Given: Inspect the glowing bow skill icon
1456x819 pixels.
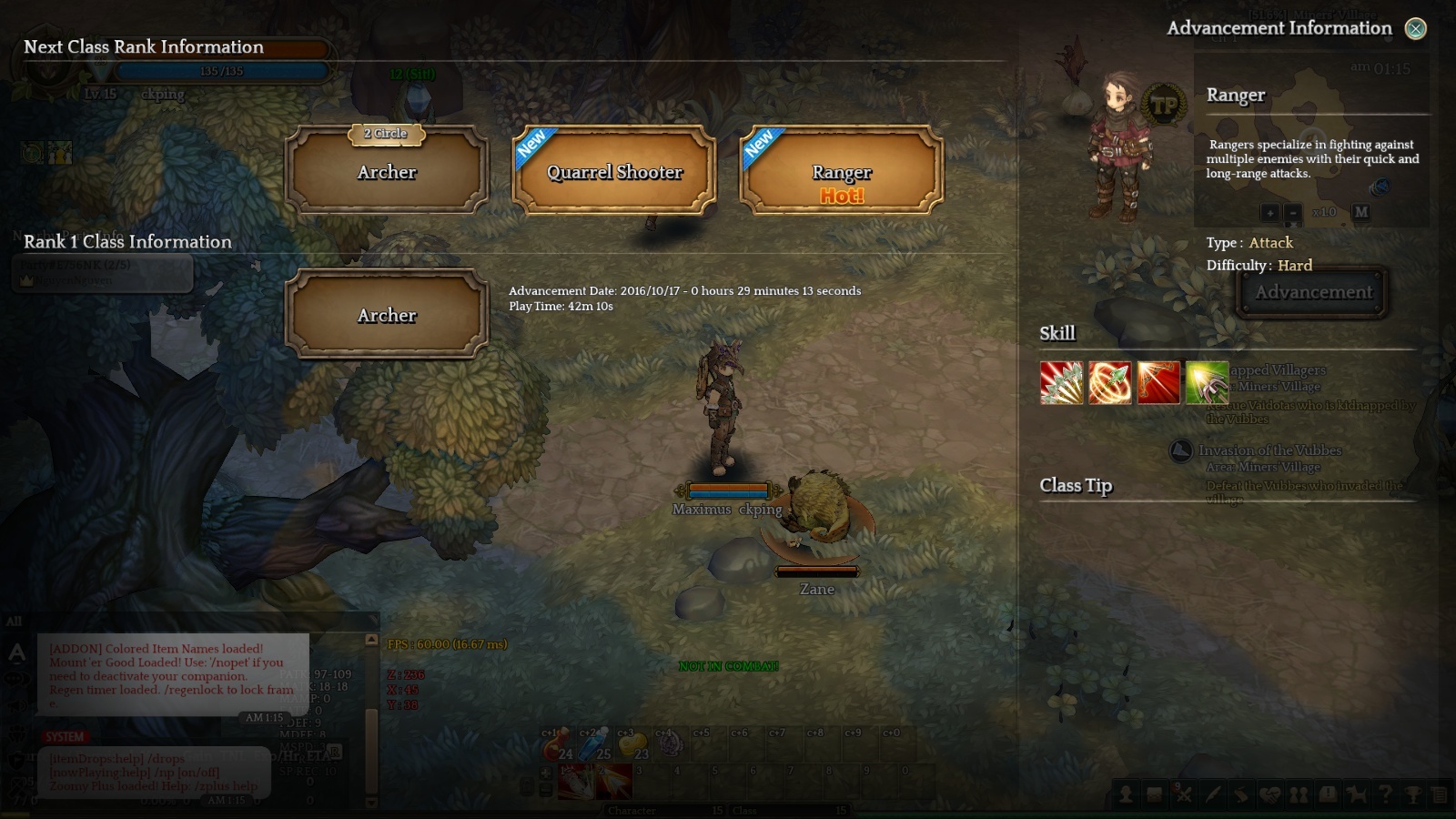Looking at the screenshot, I should click(1158, 383).
